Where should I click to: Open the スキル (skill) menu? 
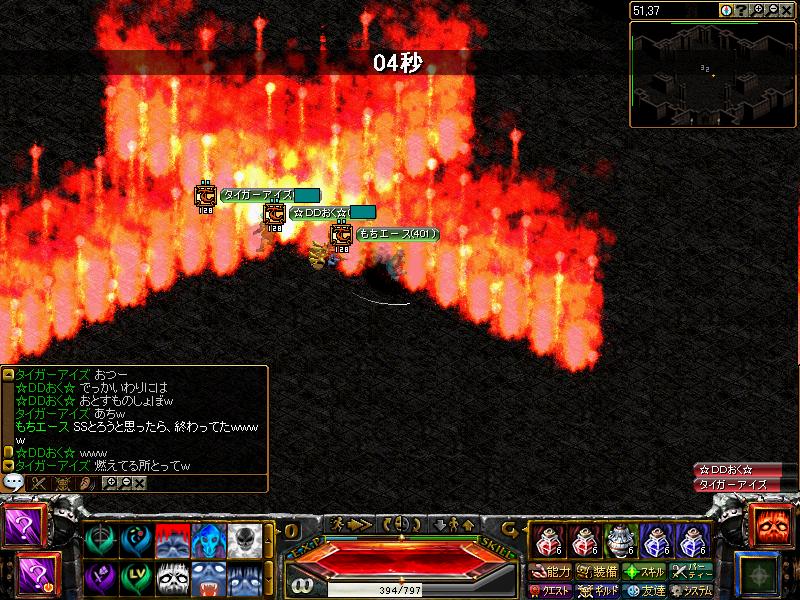(x=644, y=572)
